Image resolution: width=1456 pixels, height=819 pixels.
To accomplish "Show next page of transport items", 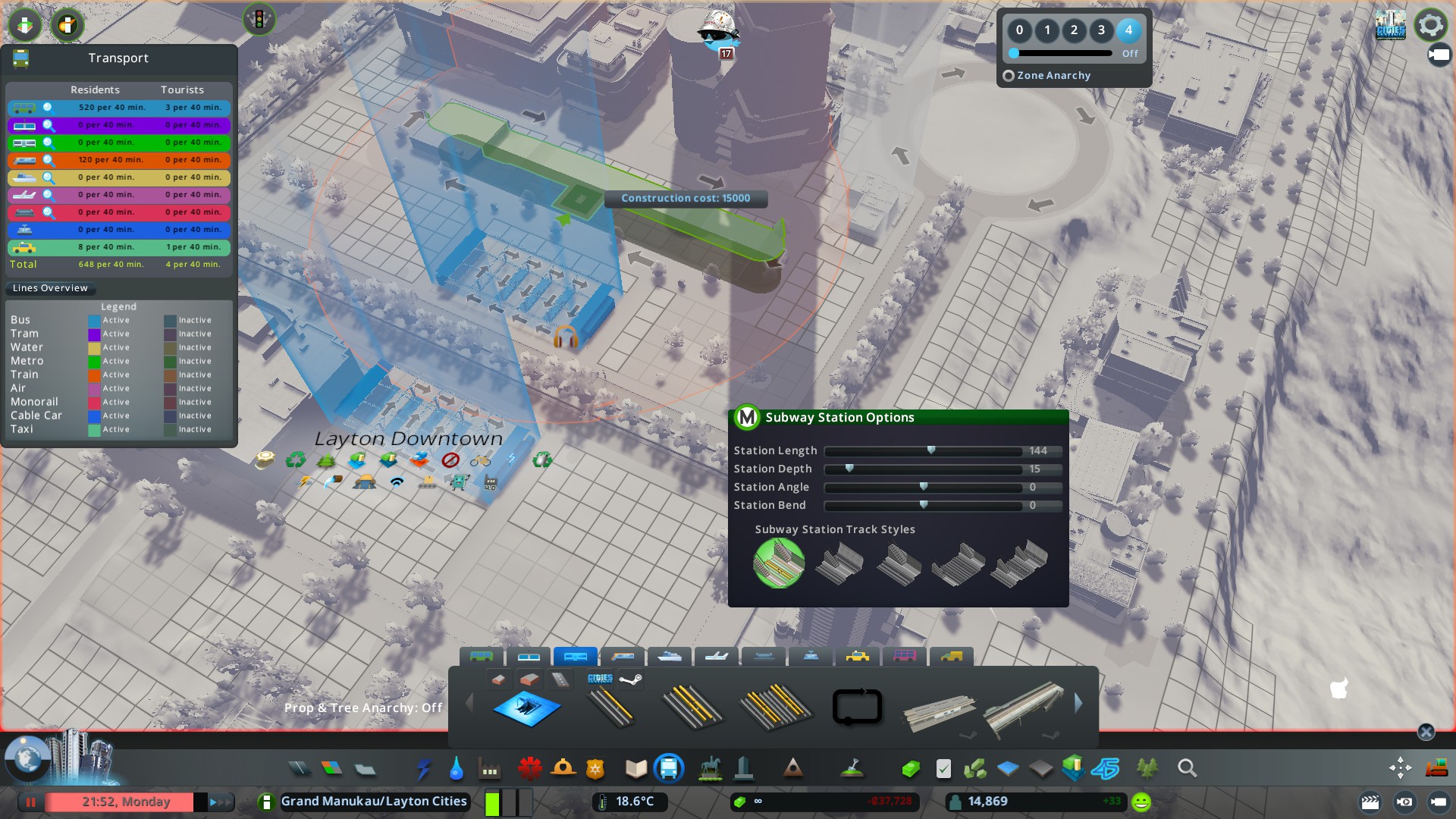I will 1078,704.
